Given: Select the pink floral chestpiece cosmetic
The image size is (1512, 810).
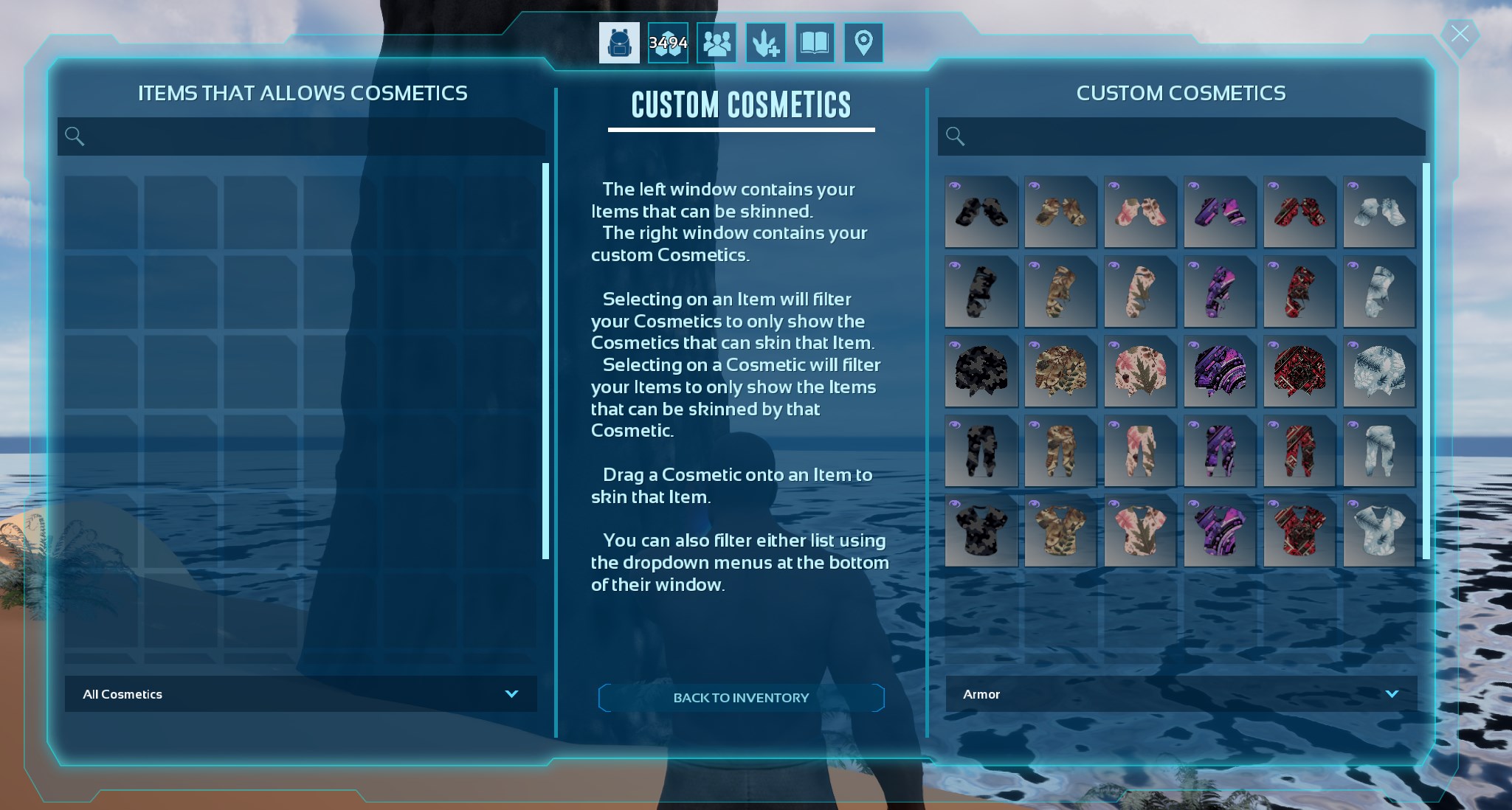Looking at the screenshot, I should click(x=1140, y=372).
